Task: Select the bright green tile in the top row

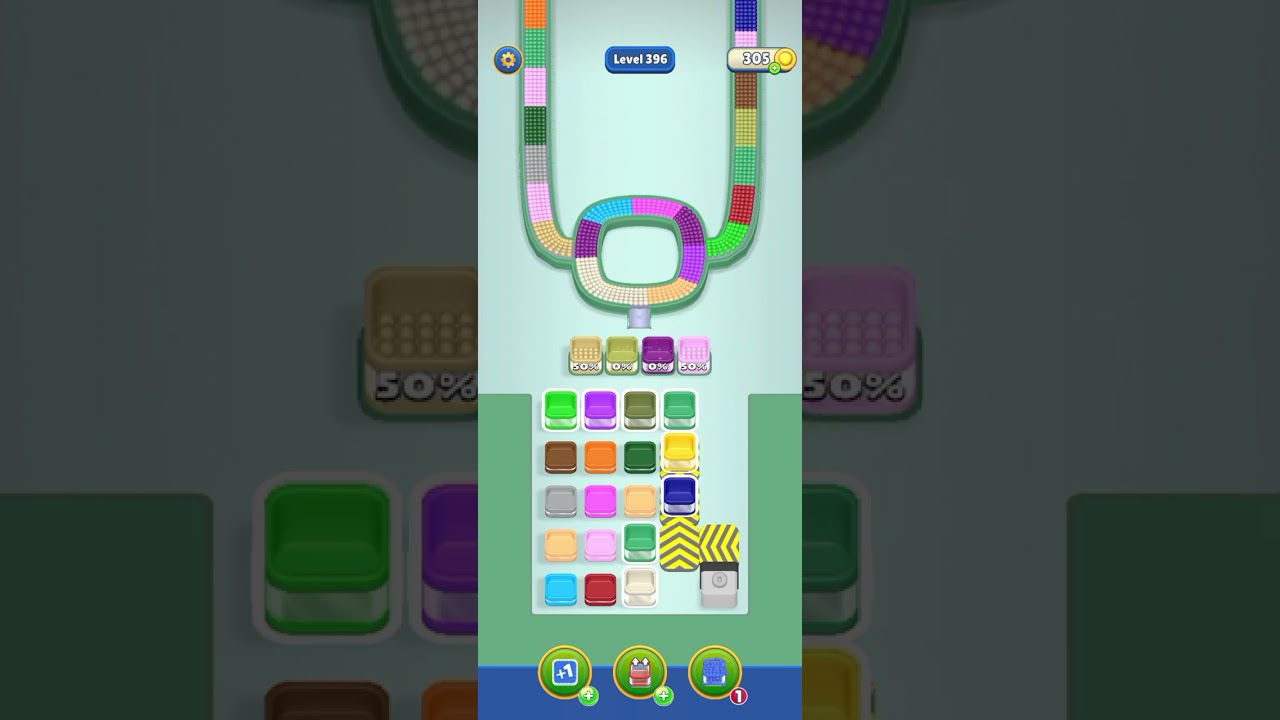Action: [561, 410]
